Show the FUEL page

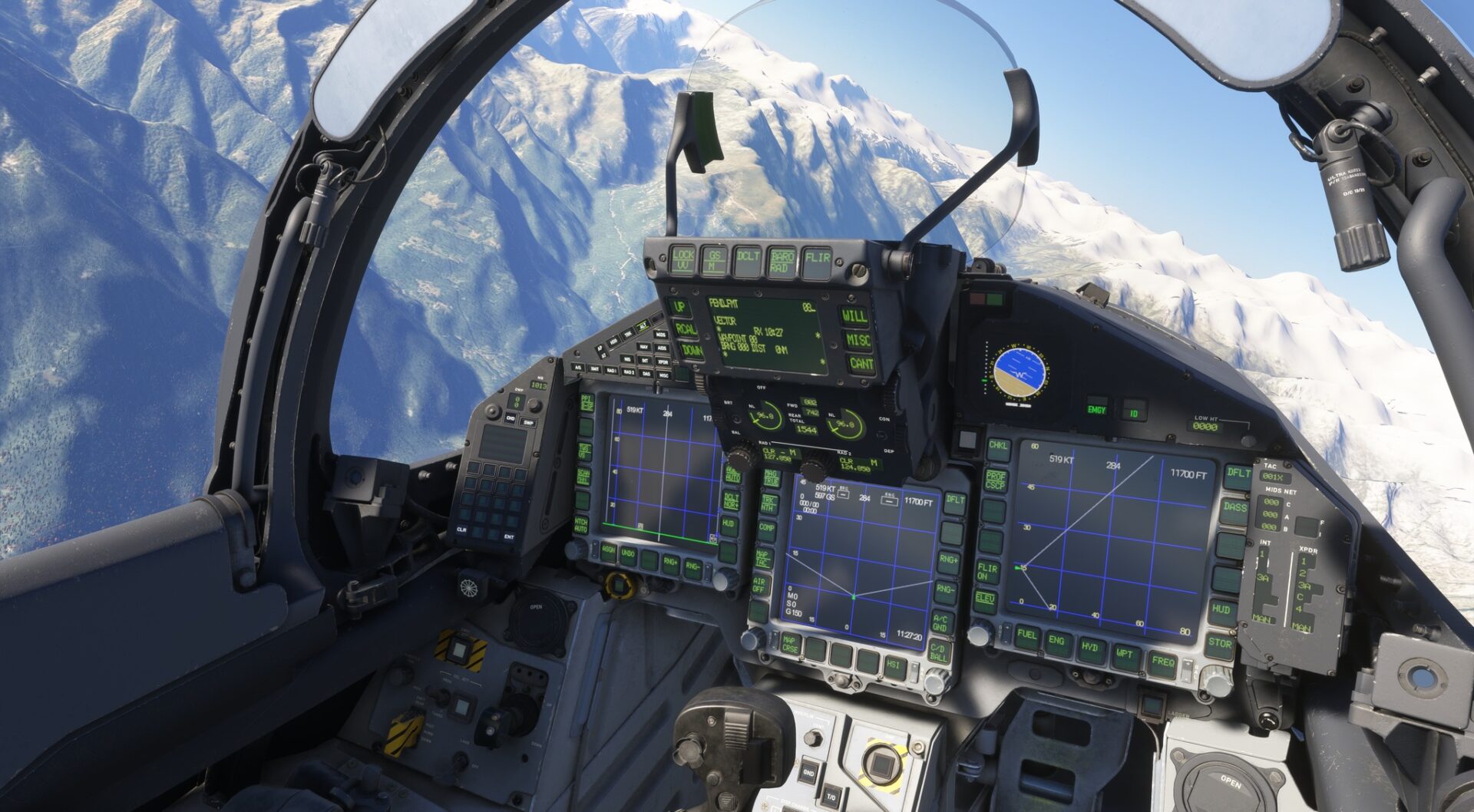point(1026,637)
